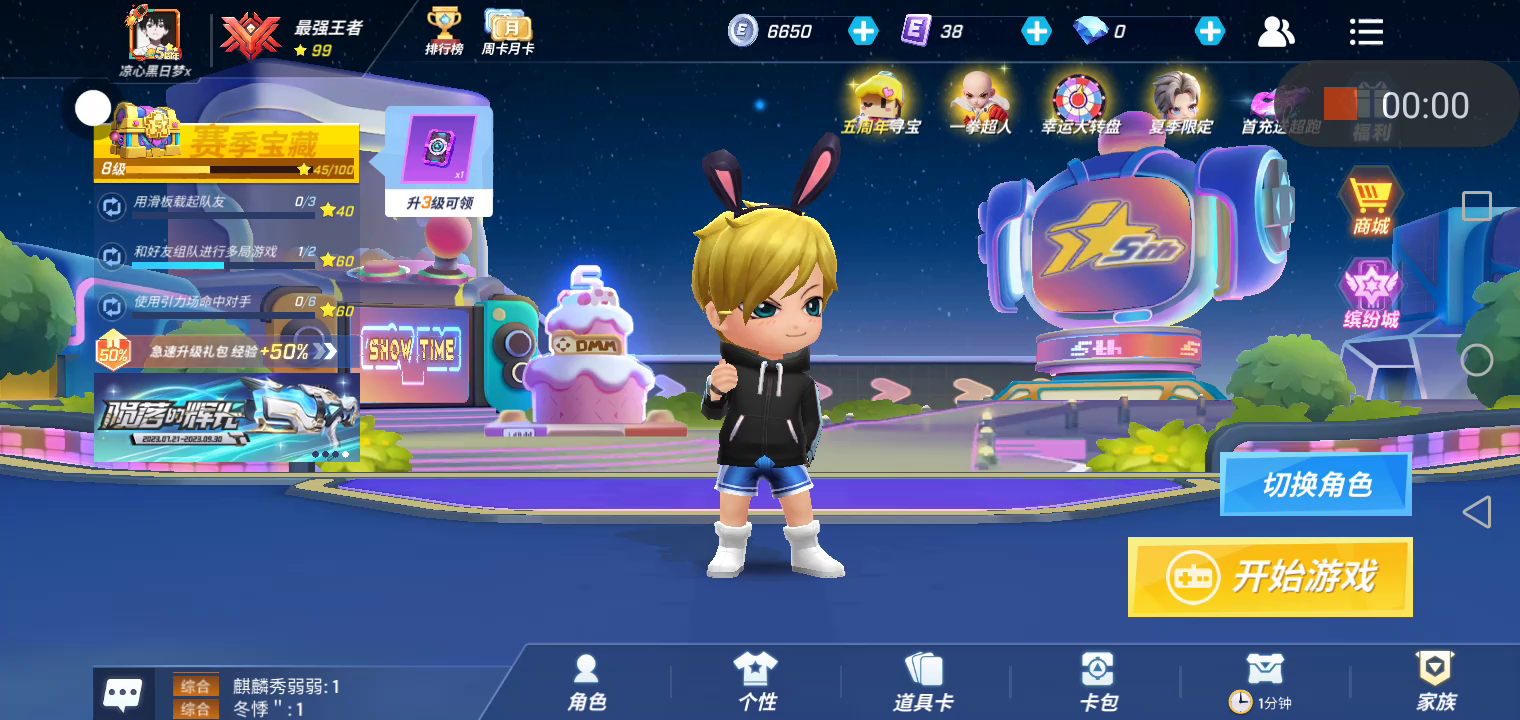
Task: Add more silver coins with plus button
Action: (863, 31)
